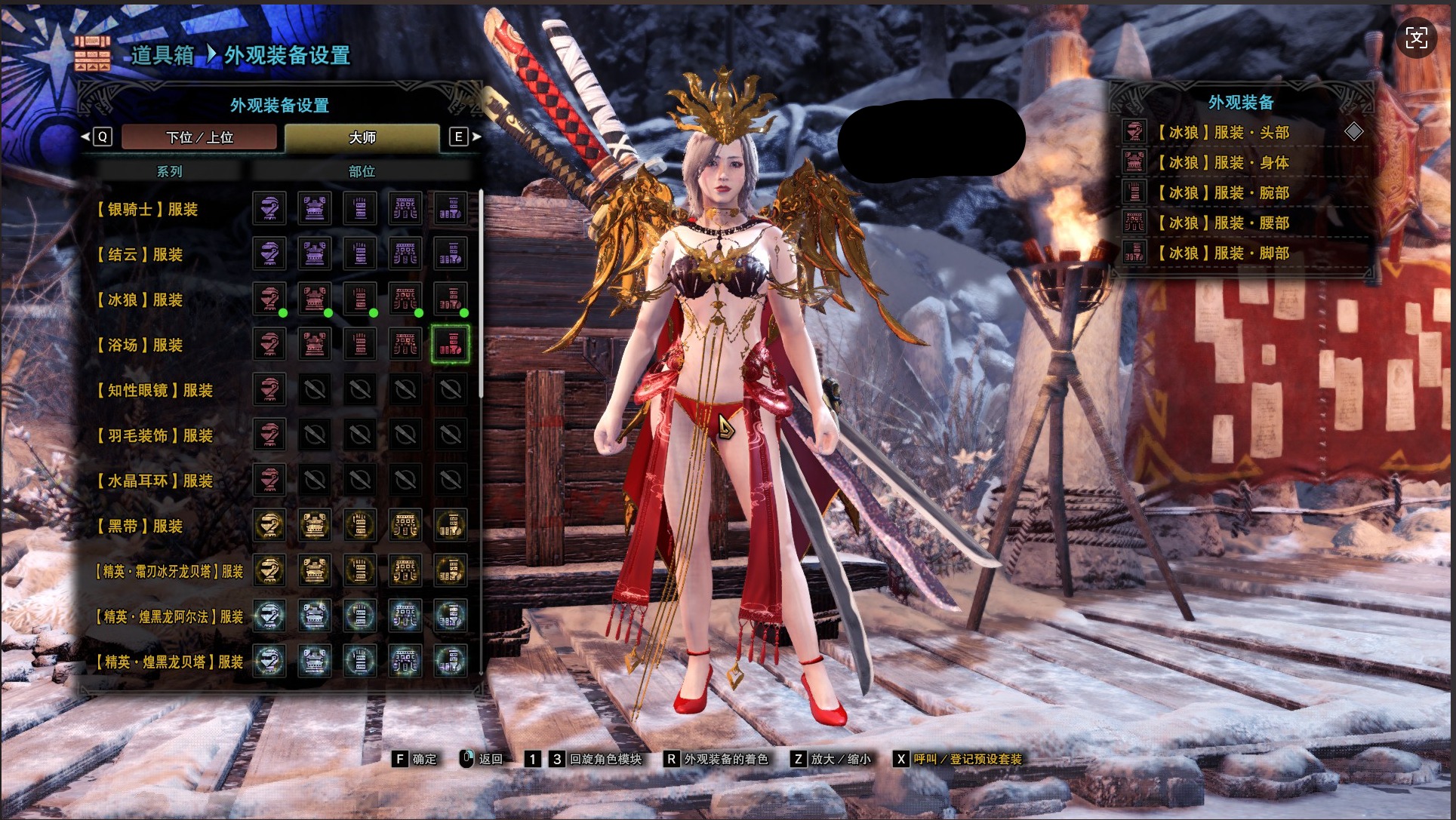The height and width of the screenshot is (820, 1456).
Task: Click the 【银骑士】服装 series row label
Action: pyautogui.click(x=147, y=209)
